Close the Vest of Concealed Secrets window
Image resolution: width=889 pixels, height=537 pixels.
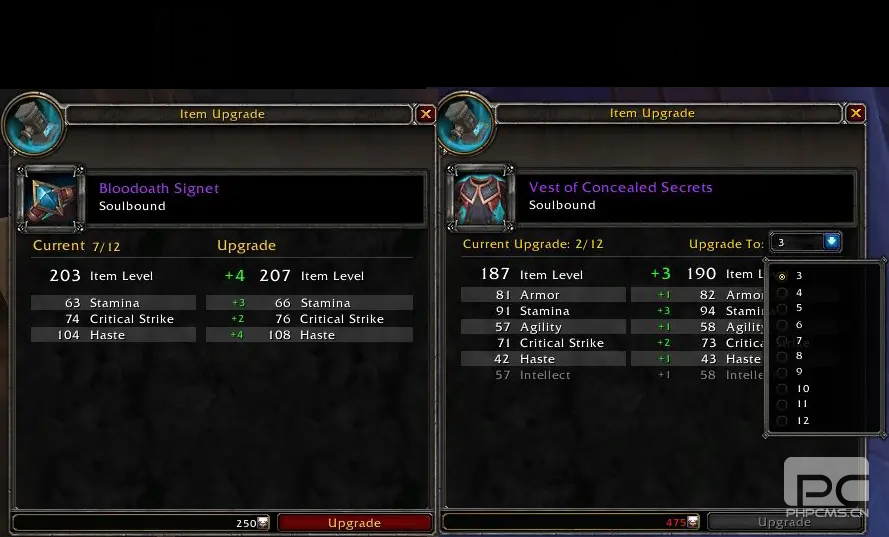[x=856, y=114]
